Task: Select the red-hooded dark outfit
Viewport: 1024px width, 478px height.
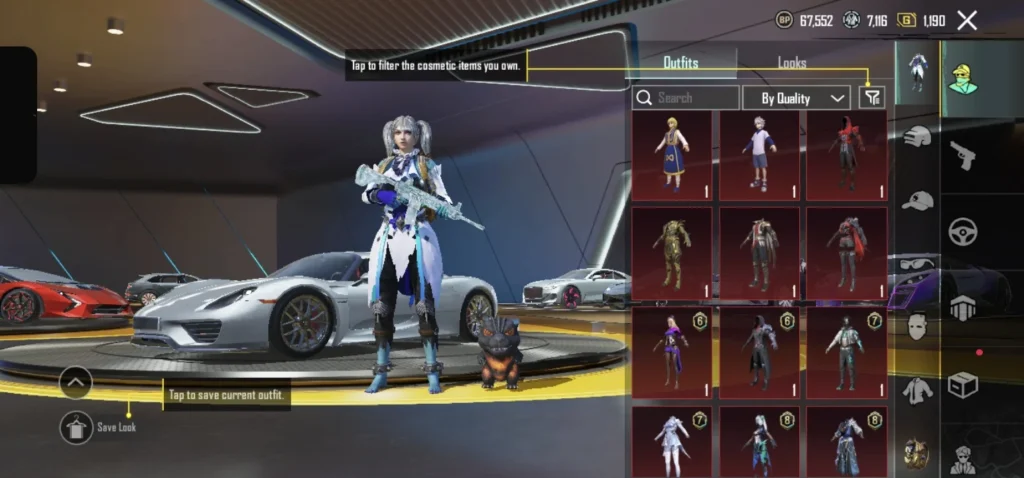Action: click(x=846, y=155)
